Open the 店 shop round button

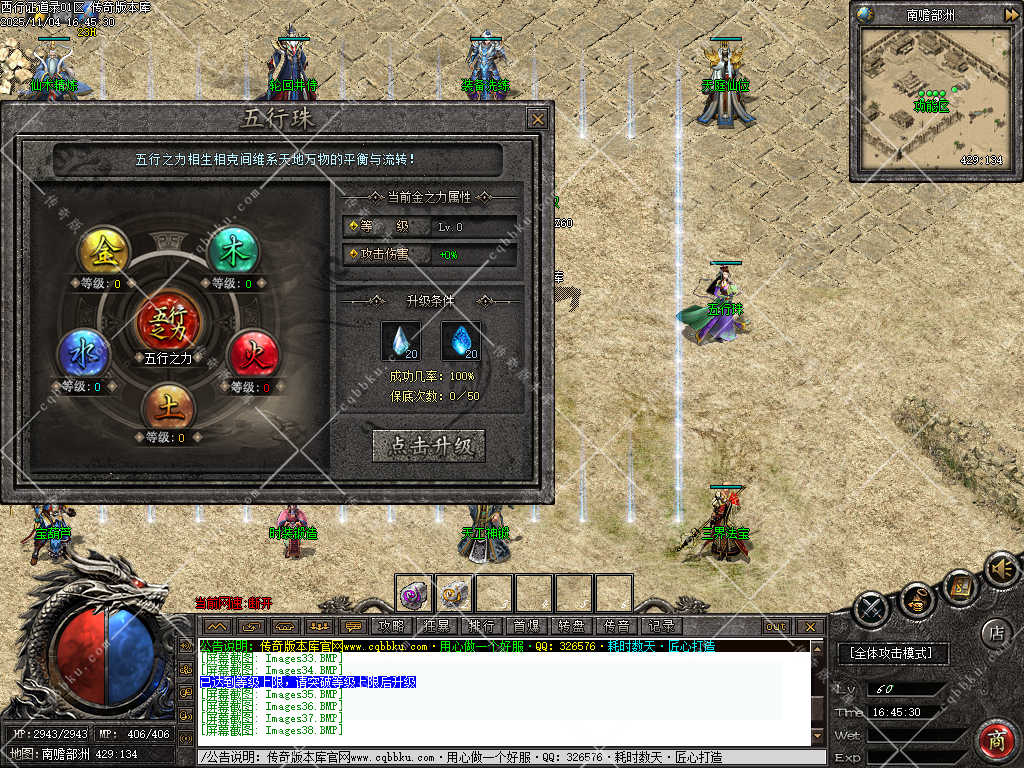[x=995, y=632]
